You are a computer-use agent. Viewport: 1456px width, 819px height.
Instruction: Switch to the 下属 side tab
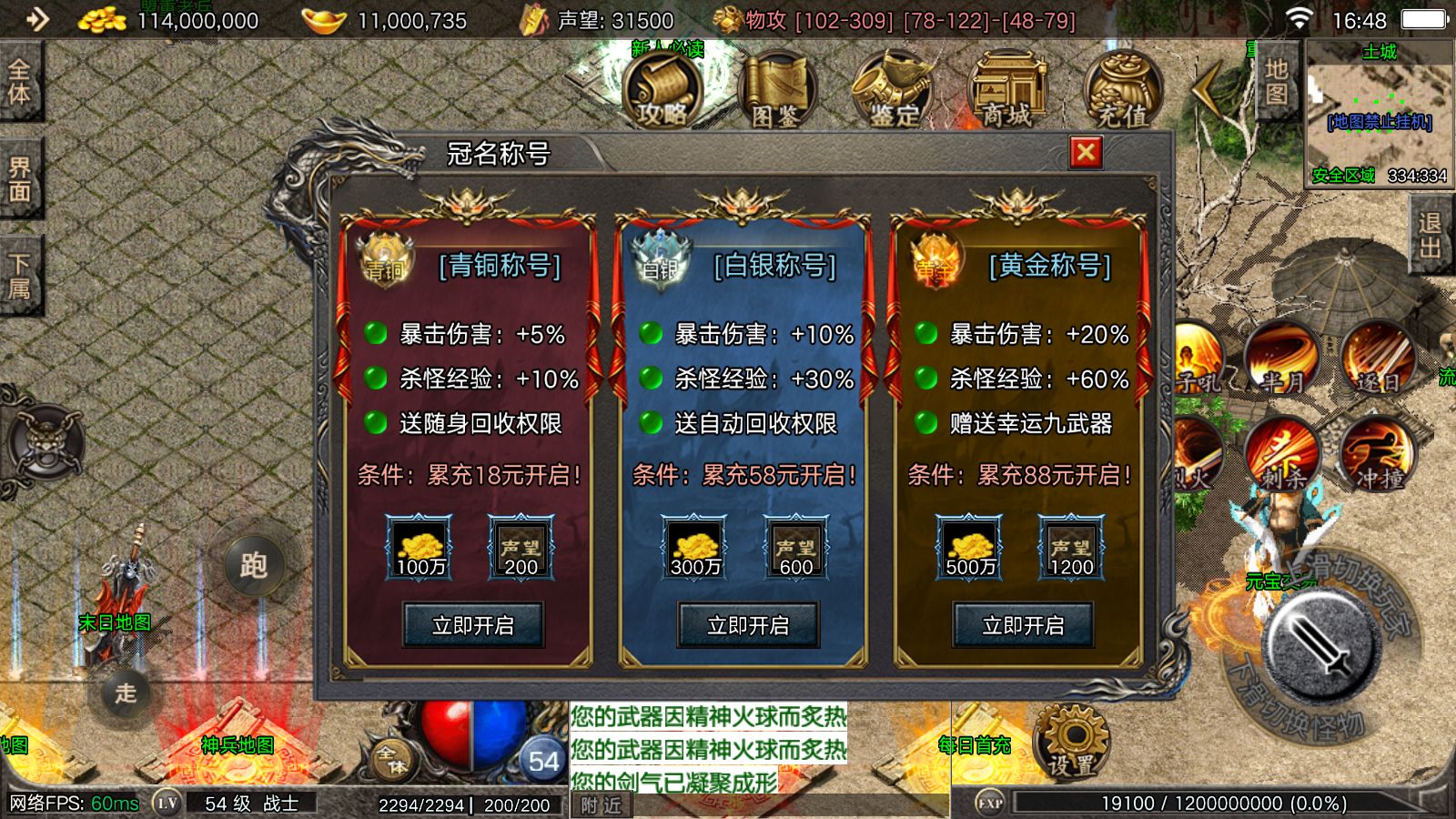coord(20,277)
